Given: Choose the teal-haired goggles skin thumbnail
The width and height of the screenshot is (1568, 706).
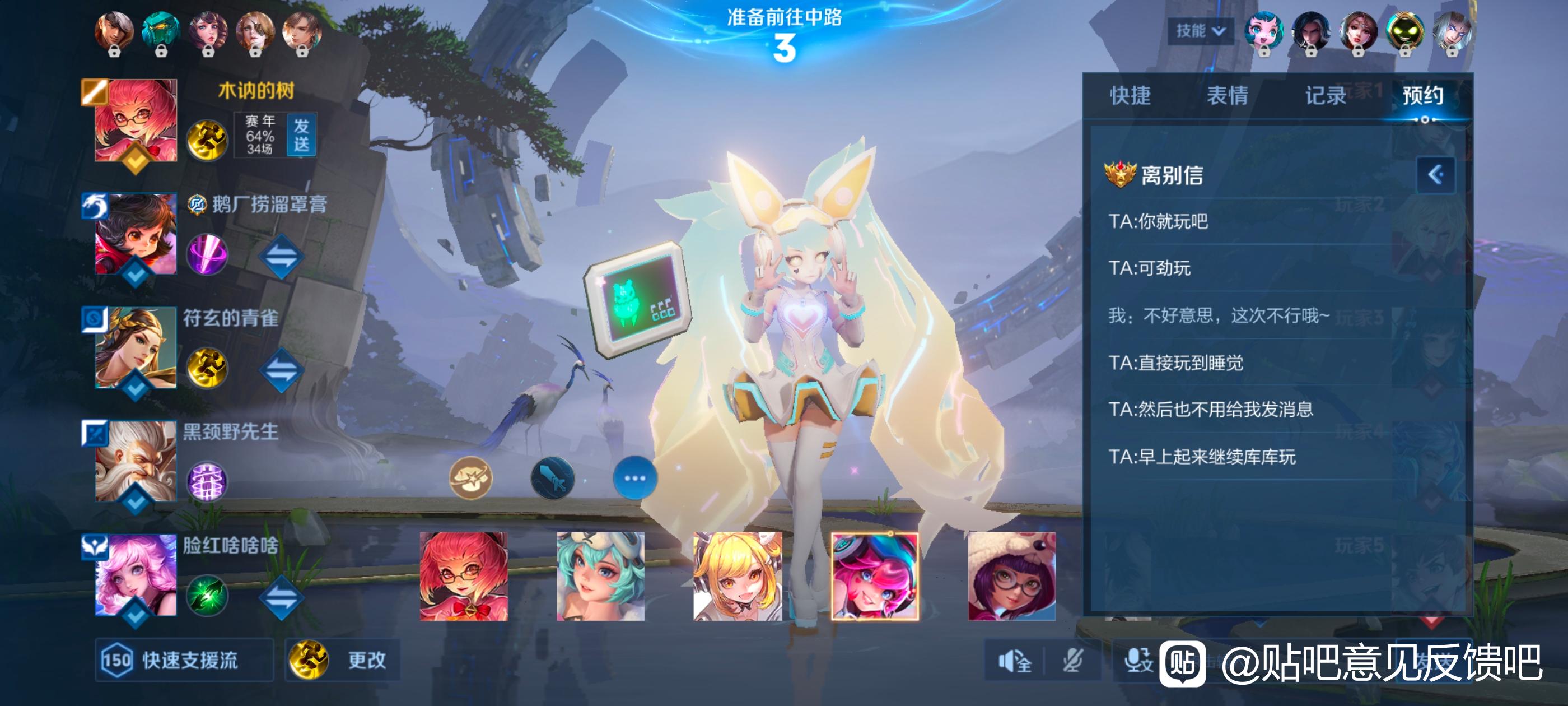Looking at the screenshot, I should tap(600, 576).
